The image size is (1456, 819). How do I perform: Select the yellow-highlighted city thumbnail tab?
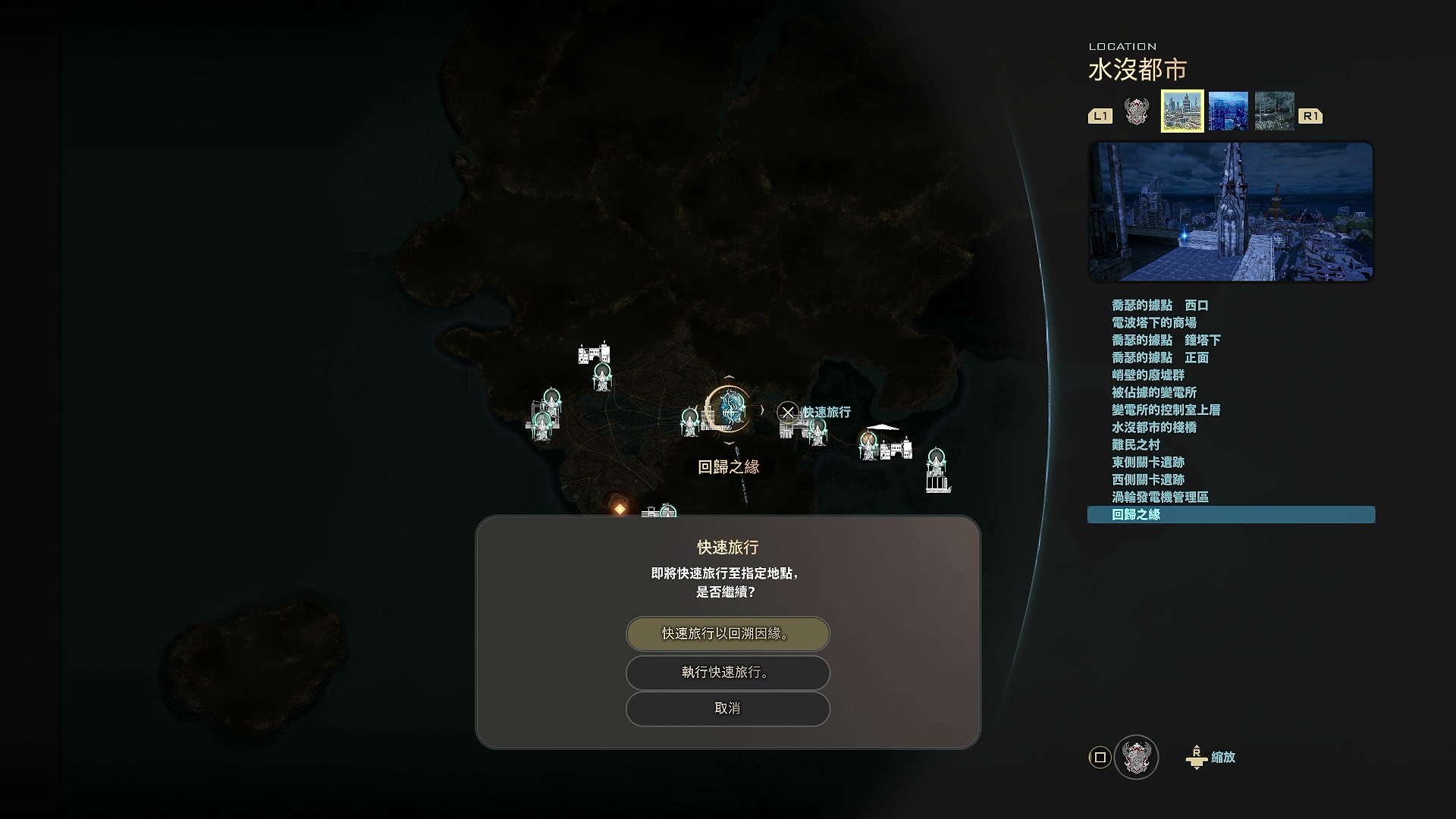point(1182,111)
